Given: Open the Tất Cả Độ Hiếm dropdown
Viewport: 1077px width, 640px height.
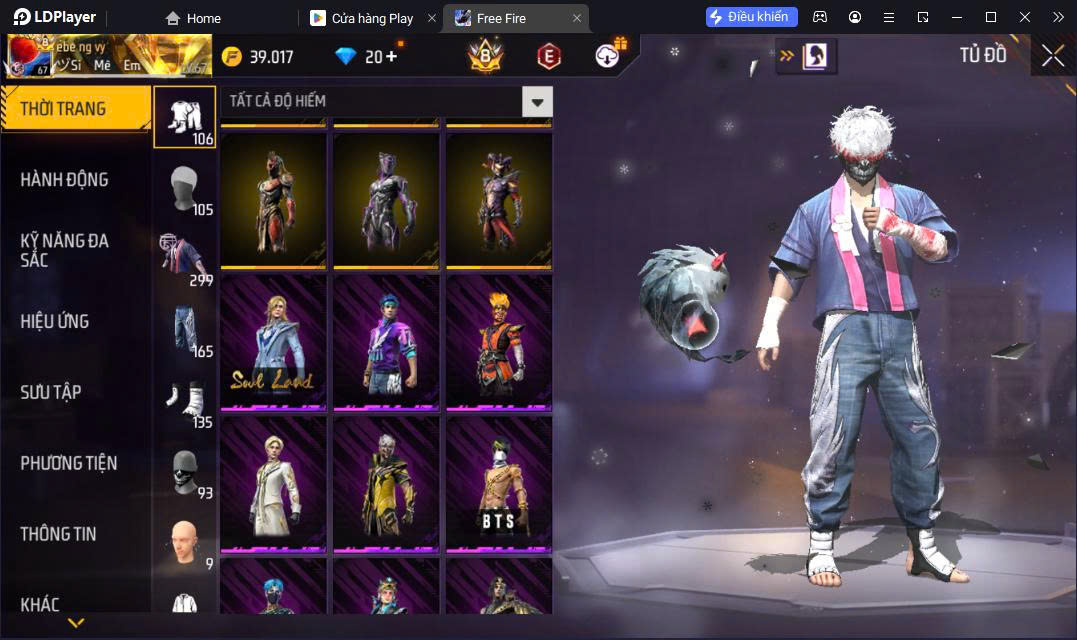Looking at the screenshot, I should (538, 101).
